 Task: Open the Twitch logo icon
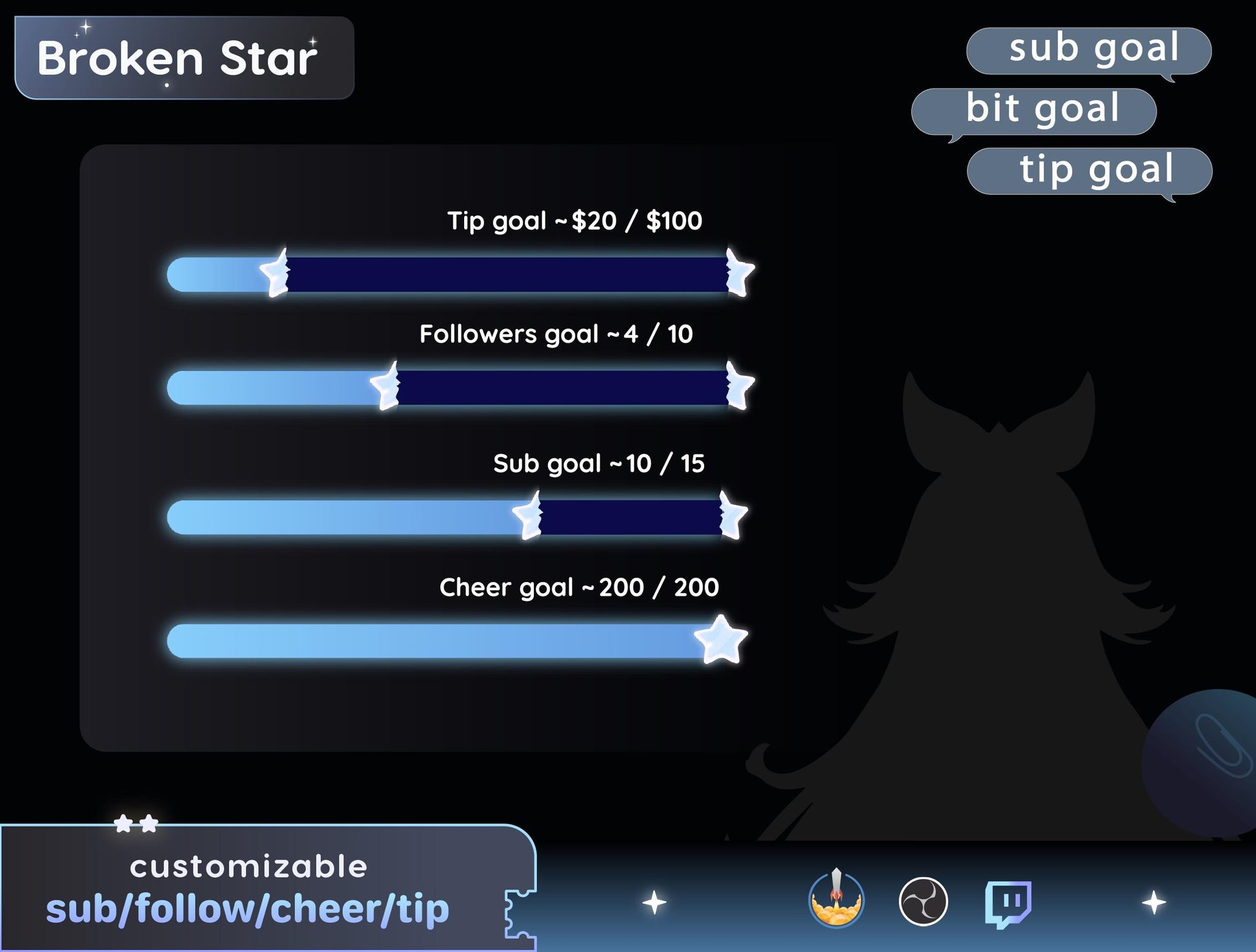click(x=1008, y=902)
